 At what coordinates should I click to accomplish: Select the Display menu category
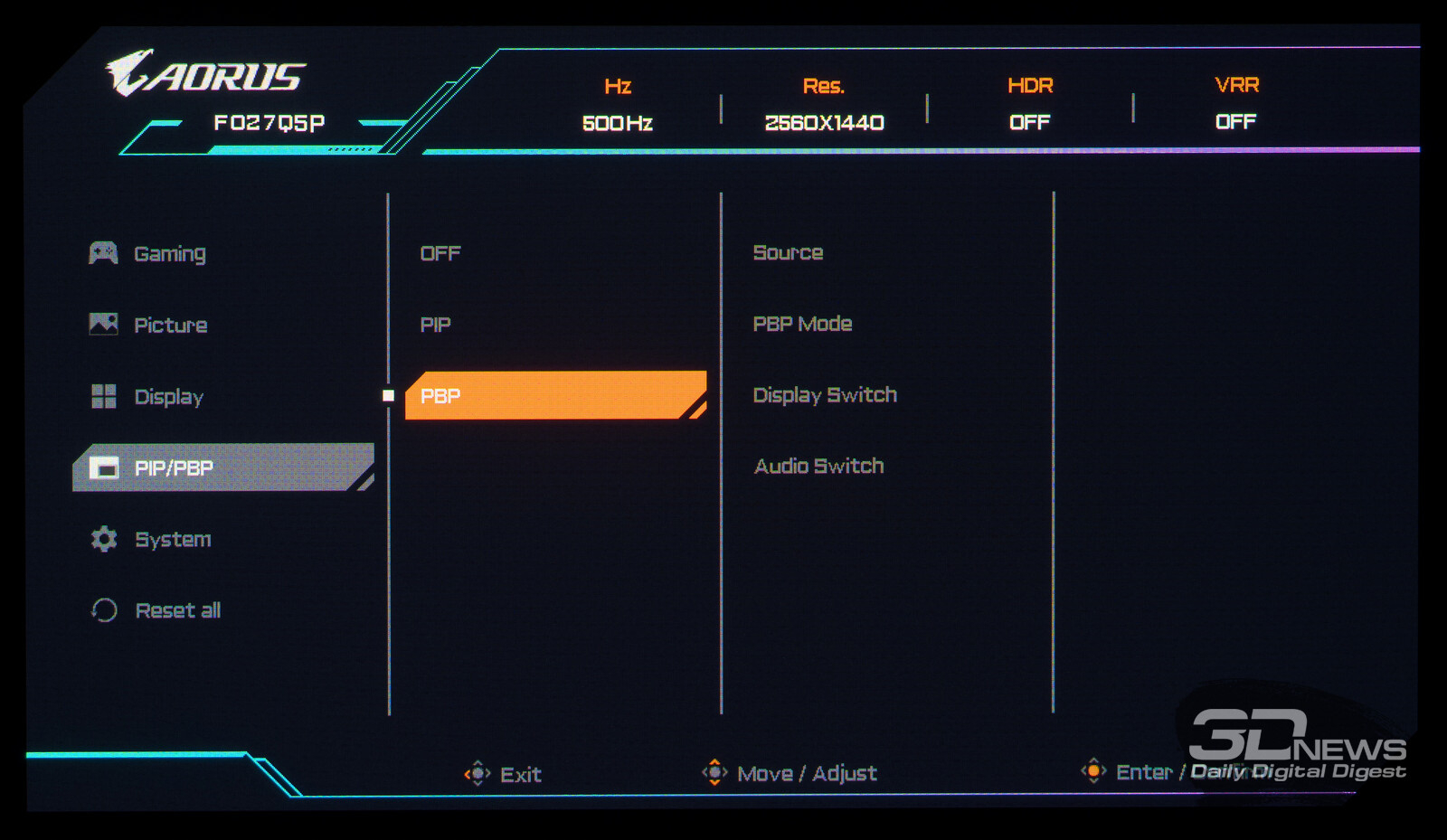[x=168, y=396]
